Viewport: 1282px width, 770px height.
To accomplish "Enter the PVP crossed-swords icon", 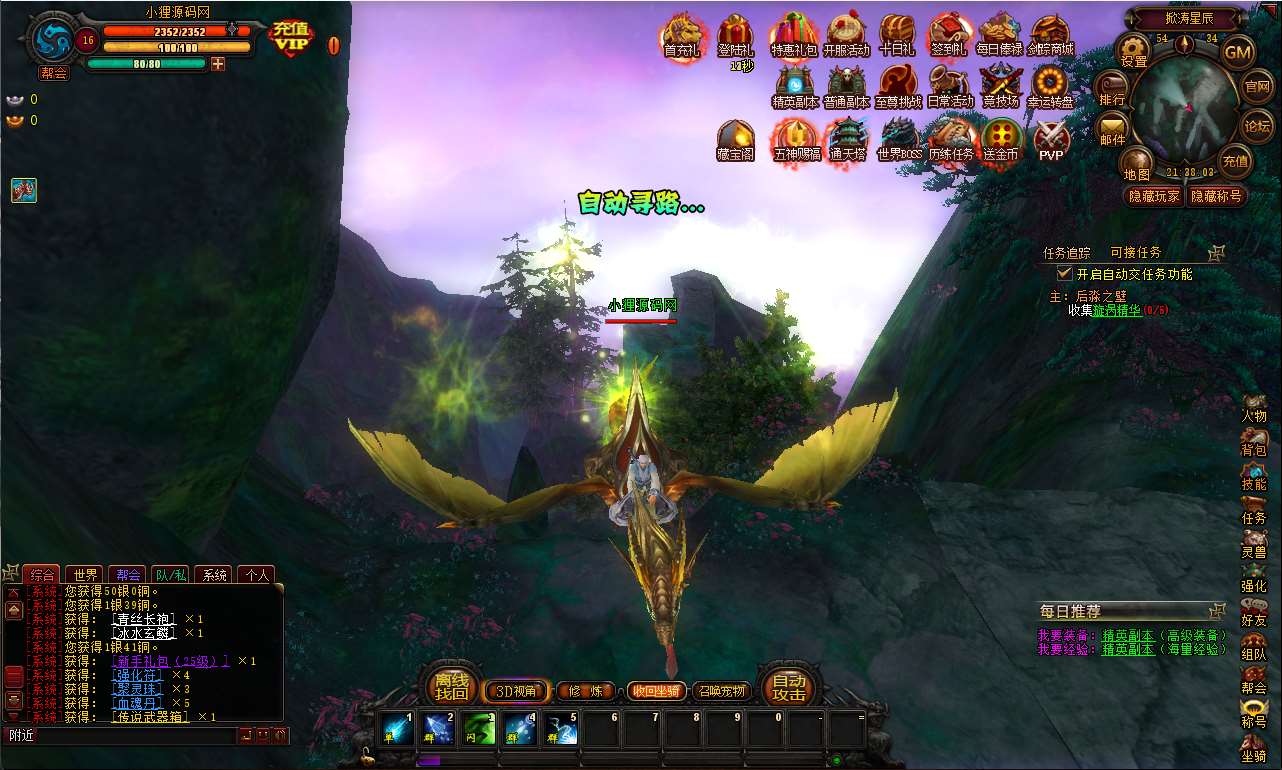I will tap(1051, 138).
